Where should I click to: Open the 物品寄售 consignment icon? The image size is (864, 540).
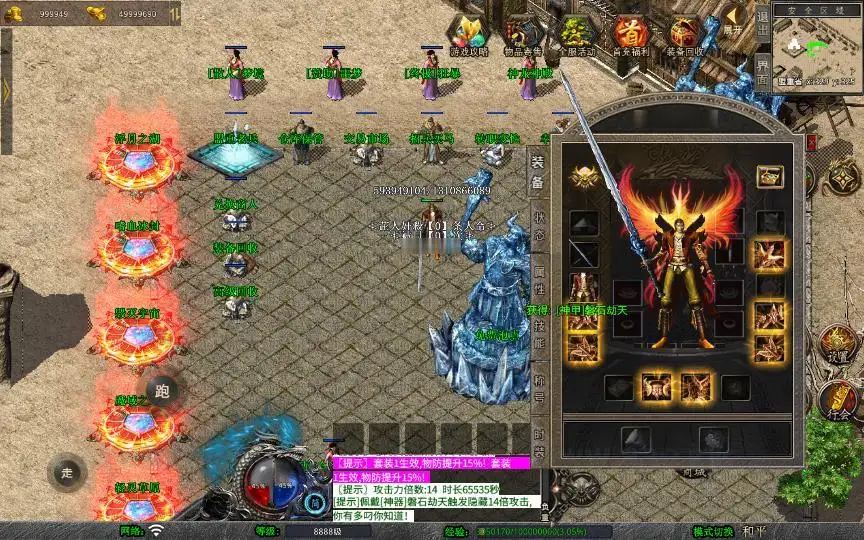522,36
